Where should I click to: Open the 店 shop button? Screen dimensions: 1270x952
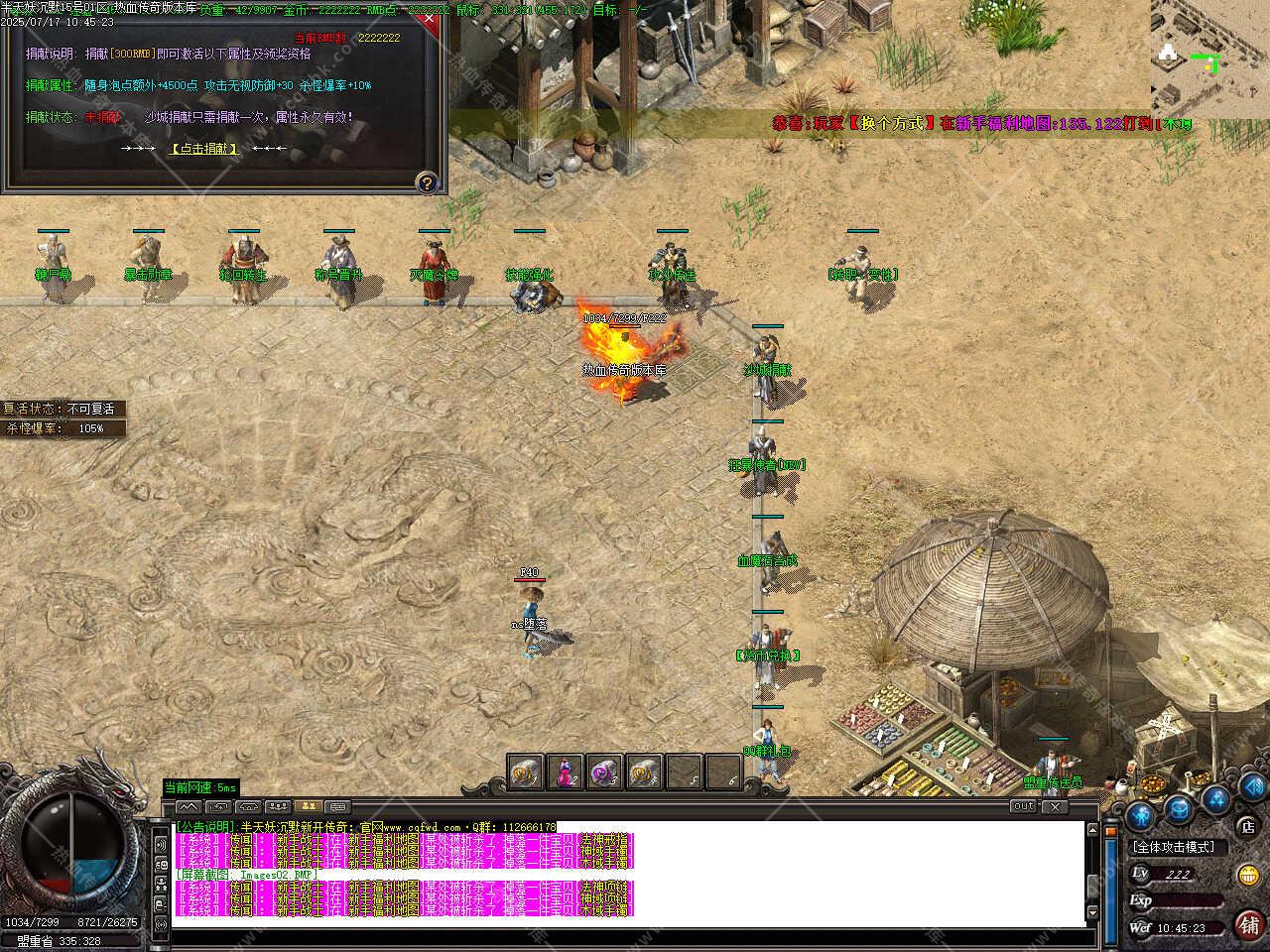1247,825
